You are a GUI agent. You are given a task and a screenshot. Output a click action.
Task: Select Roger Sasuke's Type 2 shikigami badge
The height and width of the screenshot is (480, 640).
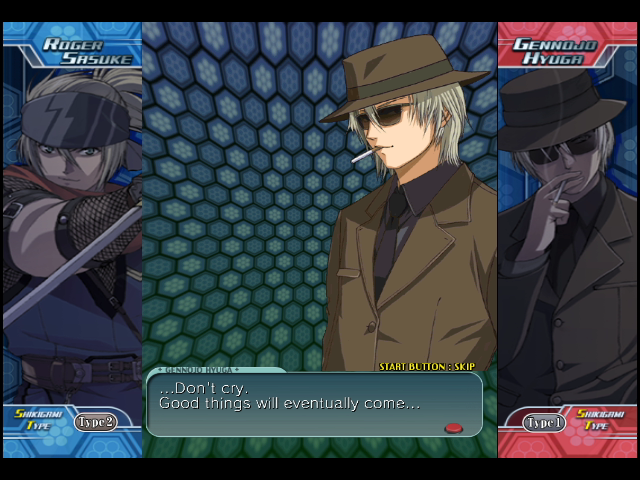tap(96, 422)
